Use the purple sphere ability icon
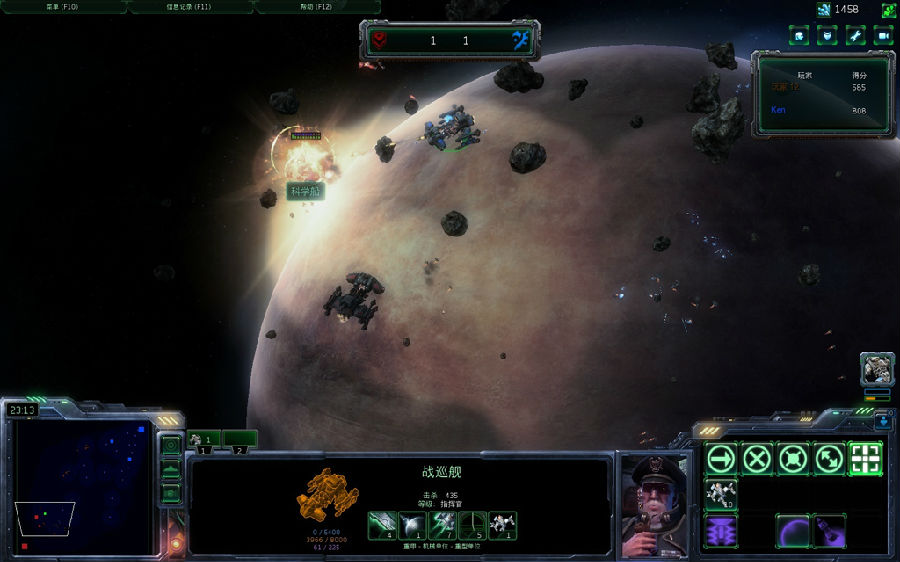This screenshot has width=900, height=562. (793, 530)
